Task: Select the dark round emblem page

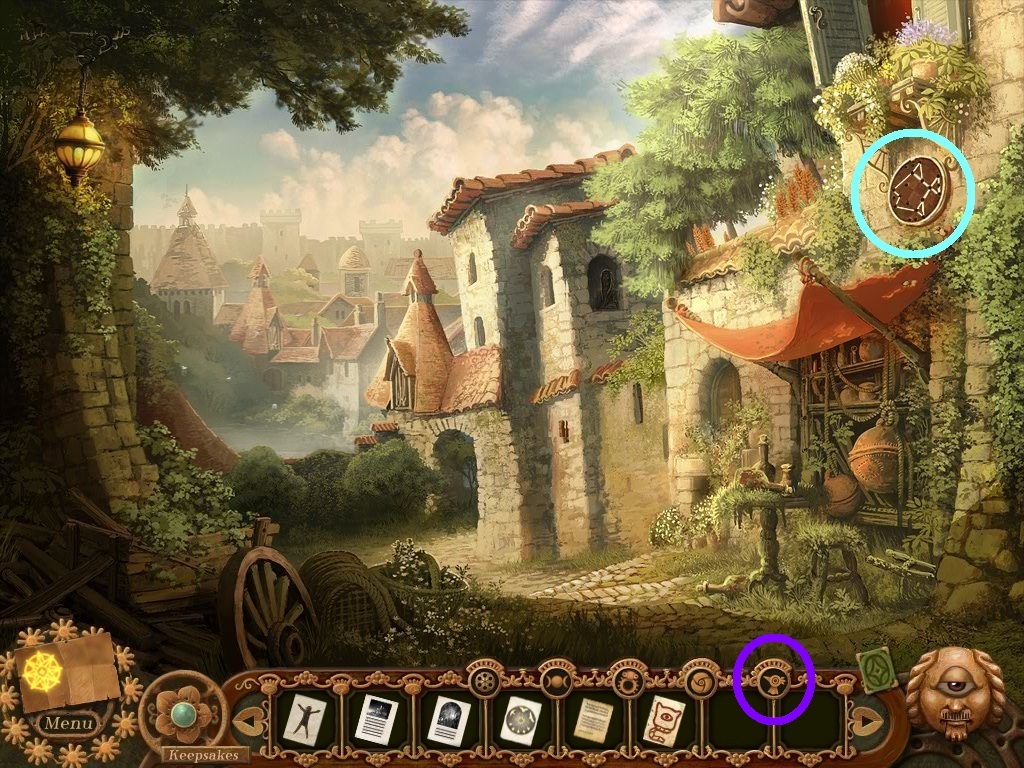Action: click(448, 719)
